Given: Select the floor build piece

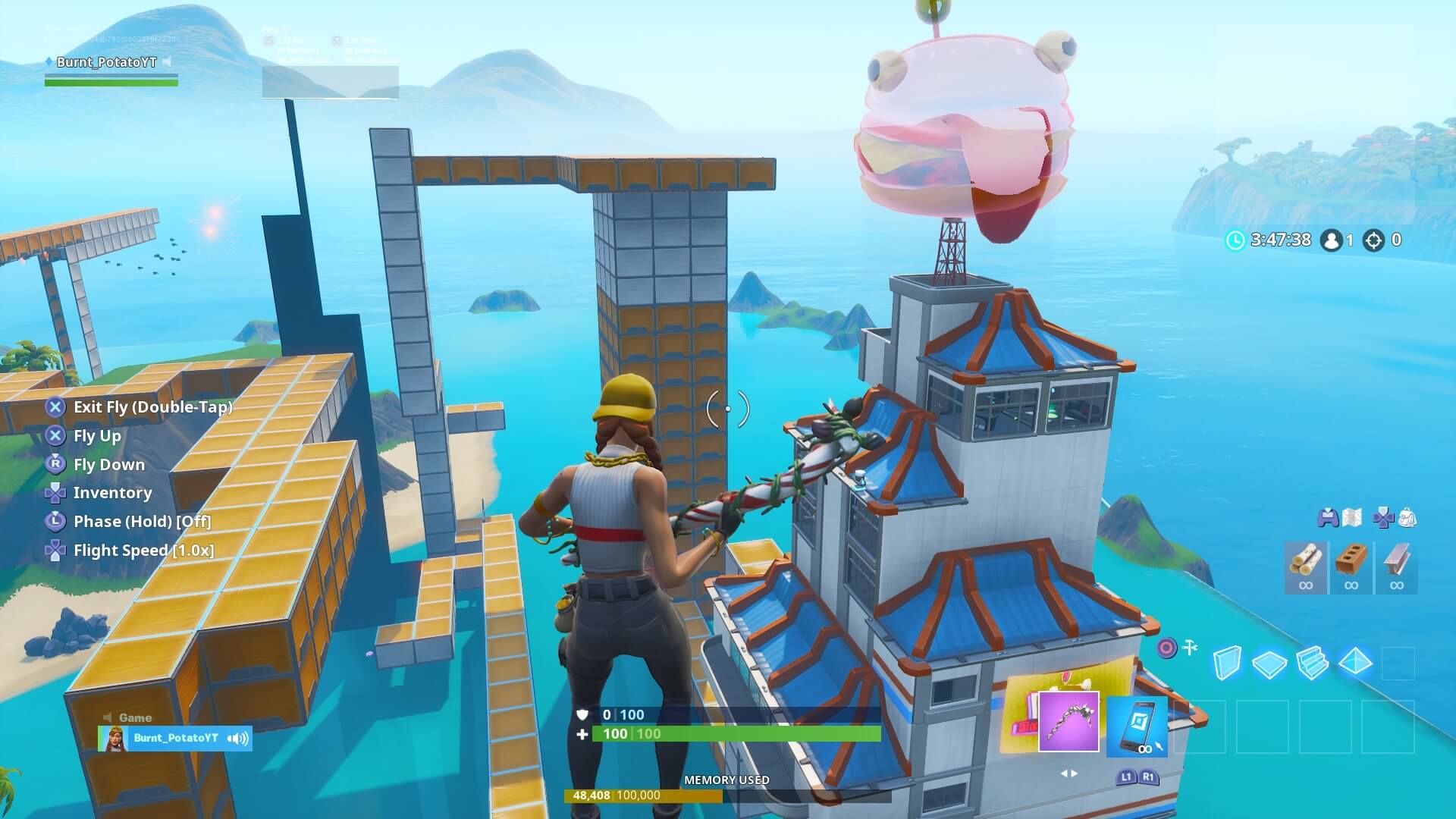Looking at the screenshot, I should (x=1268, y=662).
